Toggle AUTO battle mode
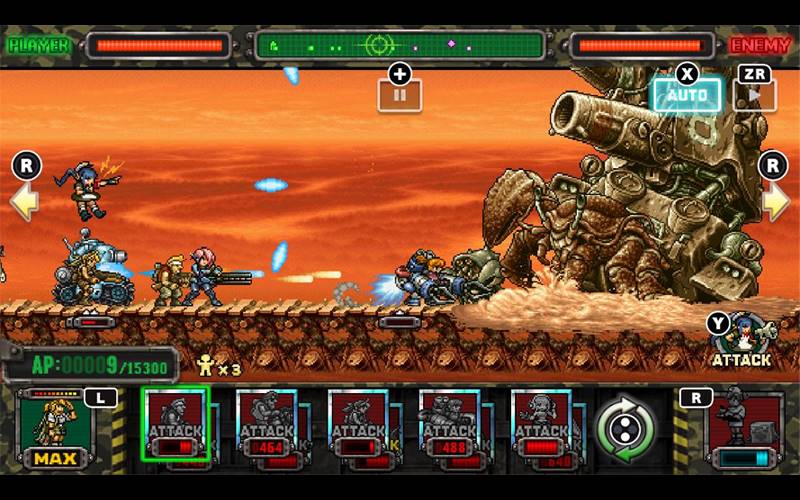800x500 pixels. (687, 96)
